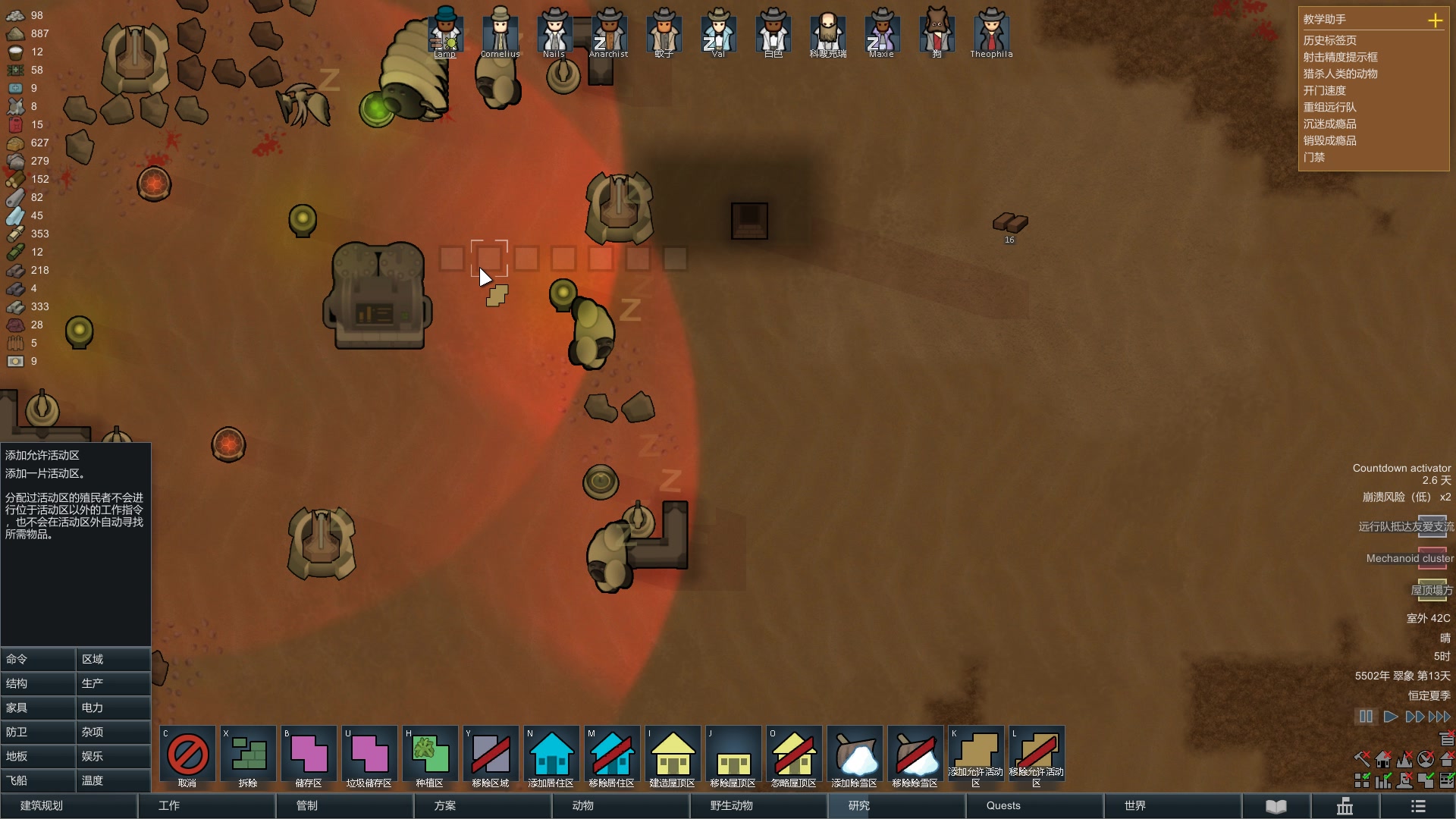Toggle the categorized resource readout icon
1456x819 pixels.
1362,780
